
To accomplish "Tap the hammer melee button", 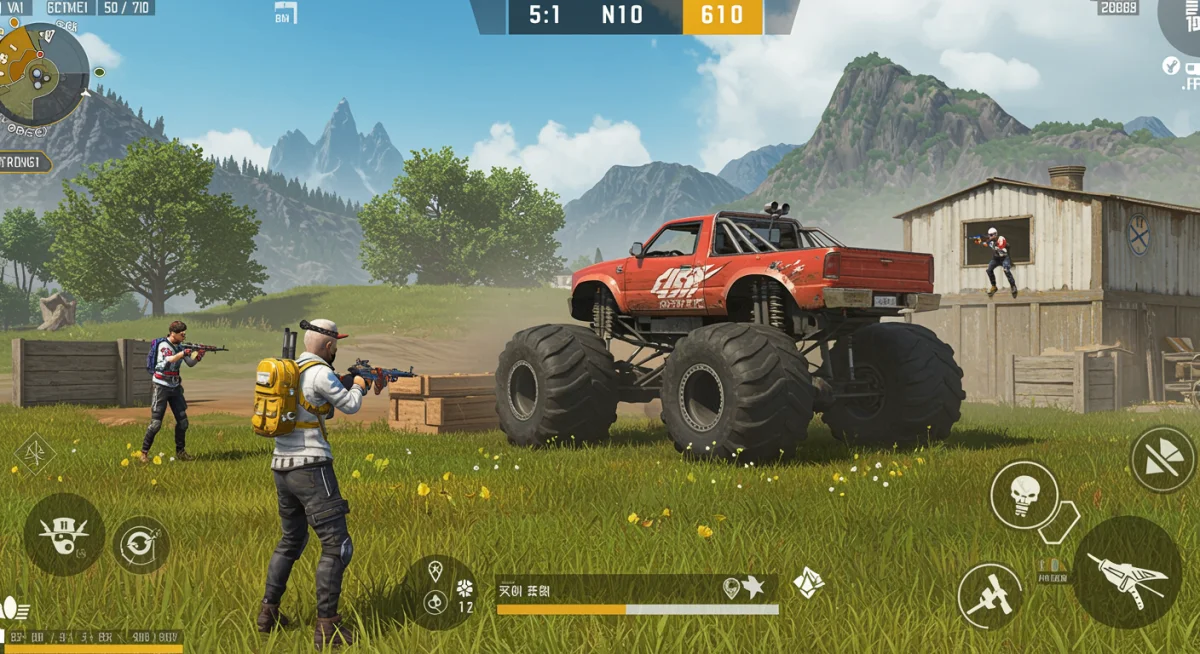I will click(990, 596).
